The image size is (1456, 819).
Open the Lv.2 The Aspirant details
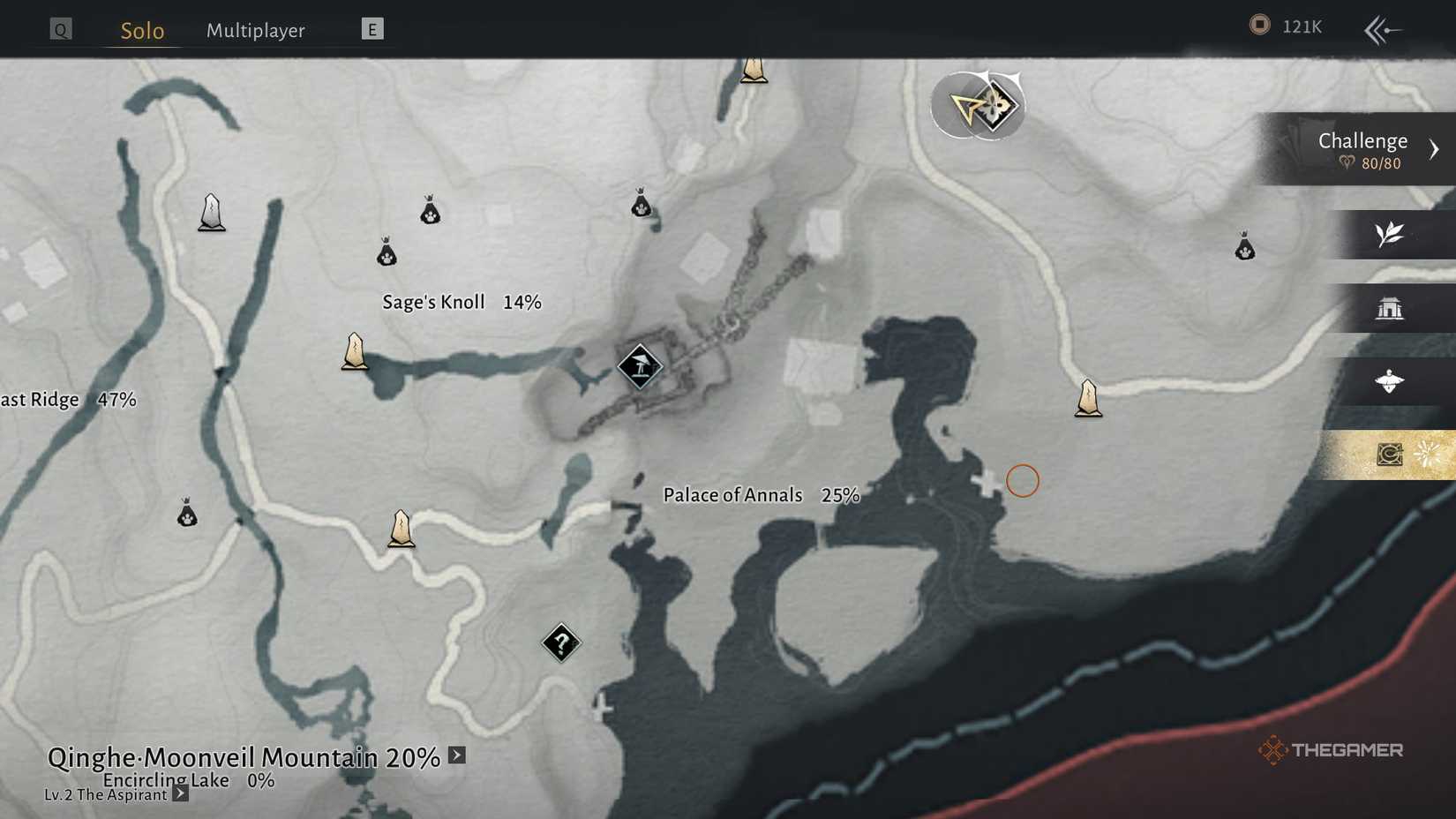pos(180,793)
